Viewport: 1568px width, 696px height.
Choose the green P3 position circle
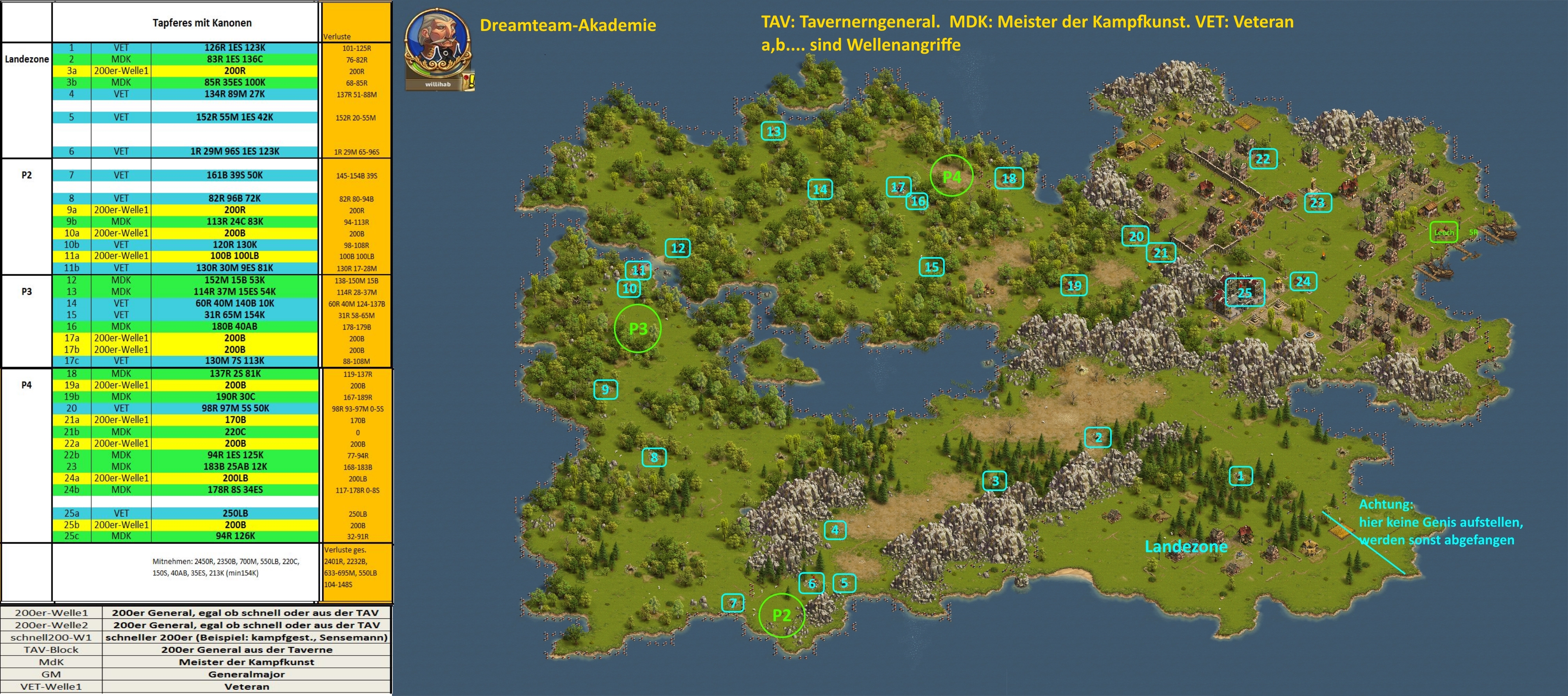coord(637,328)
